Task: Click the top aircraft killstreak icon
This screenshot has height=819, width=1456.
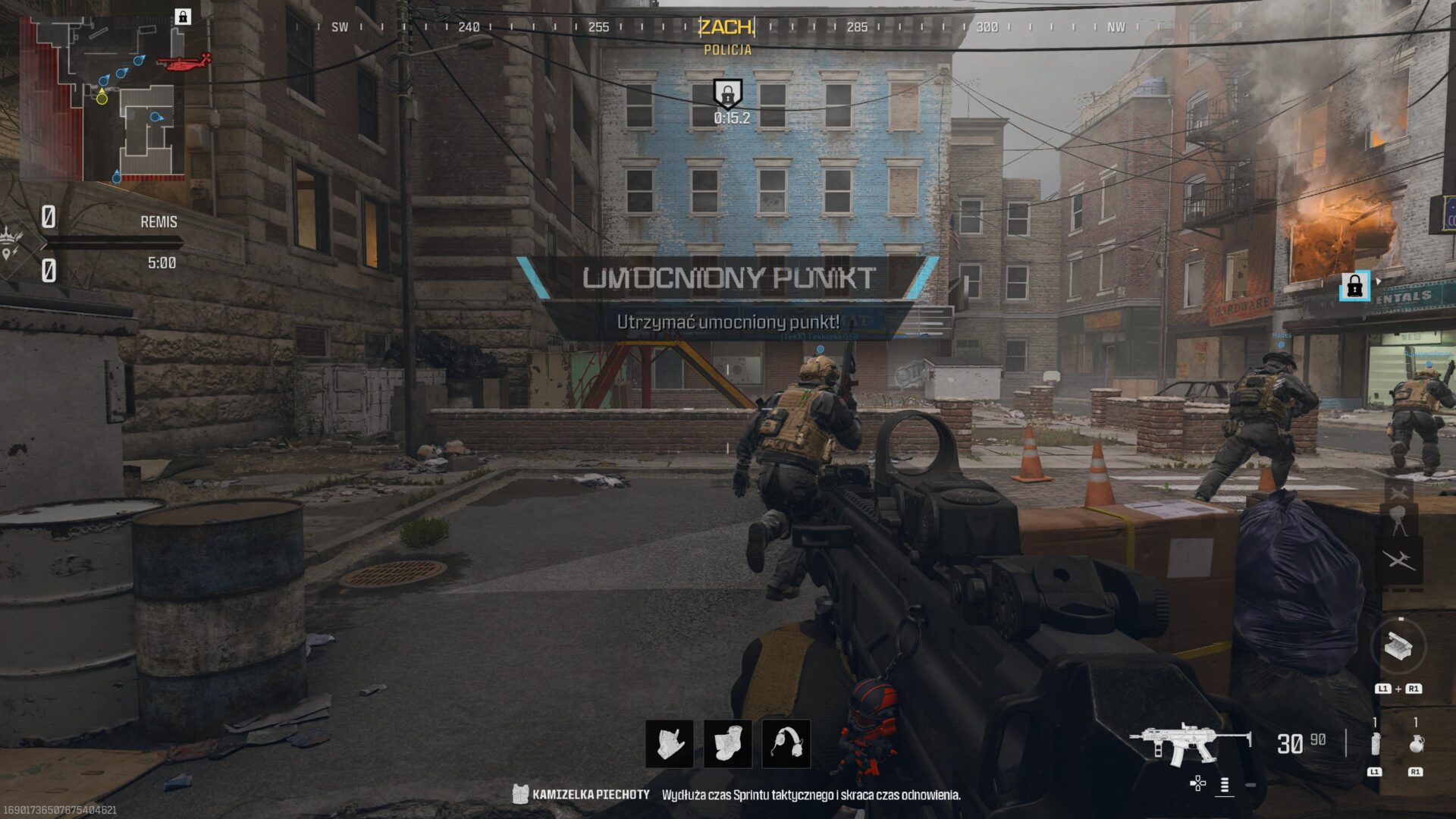Action: pyautogui.click(x=1398, y=491)
